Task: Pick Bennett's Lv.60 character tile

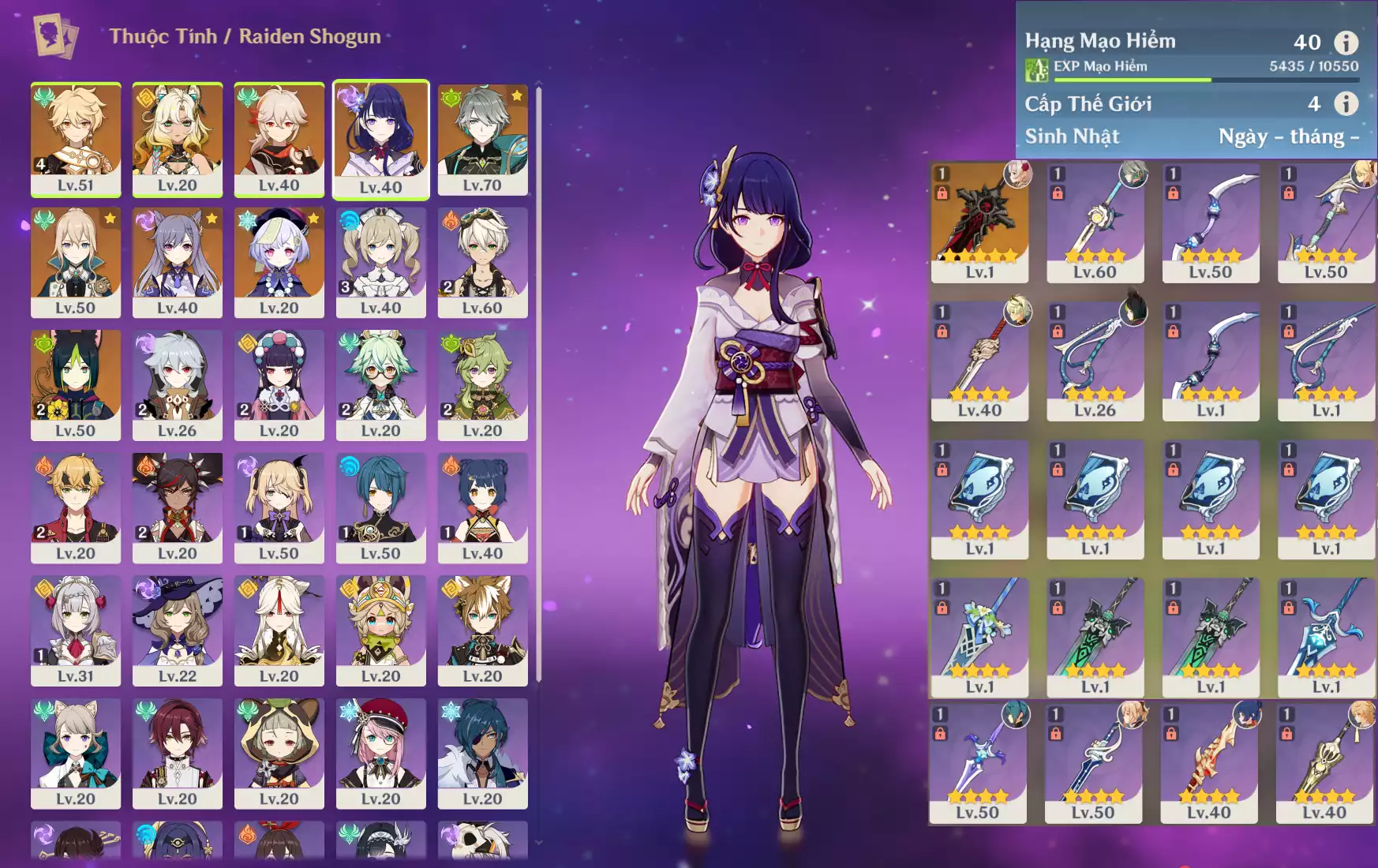Action: [x=482, y=261]
